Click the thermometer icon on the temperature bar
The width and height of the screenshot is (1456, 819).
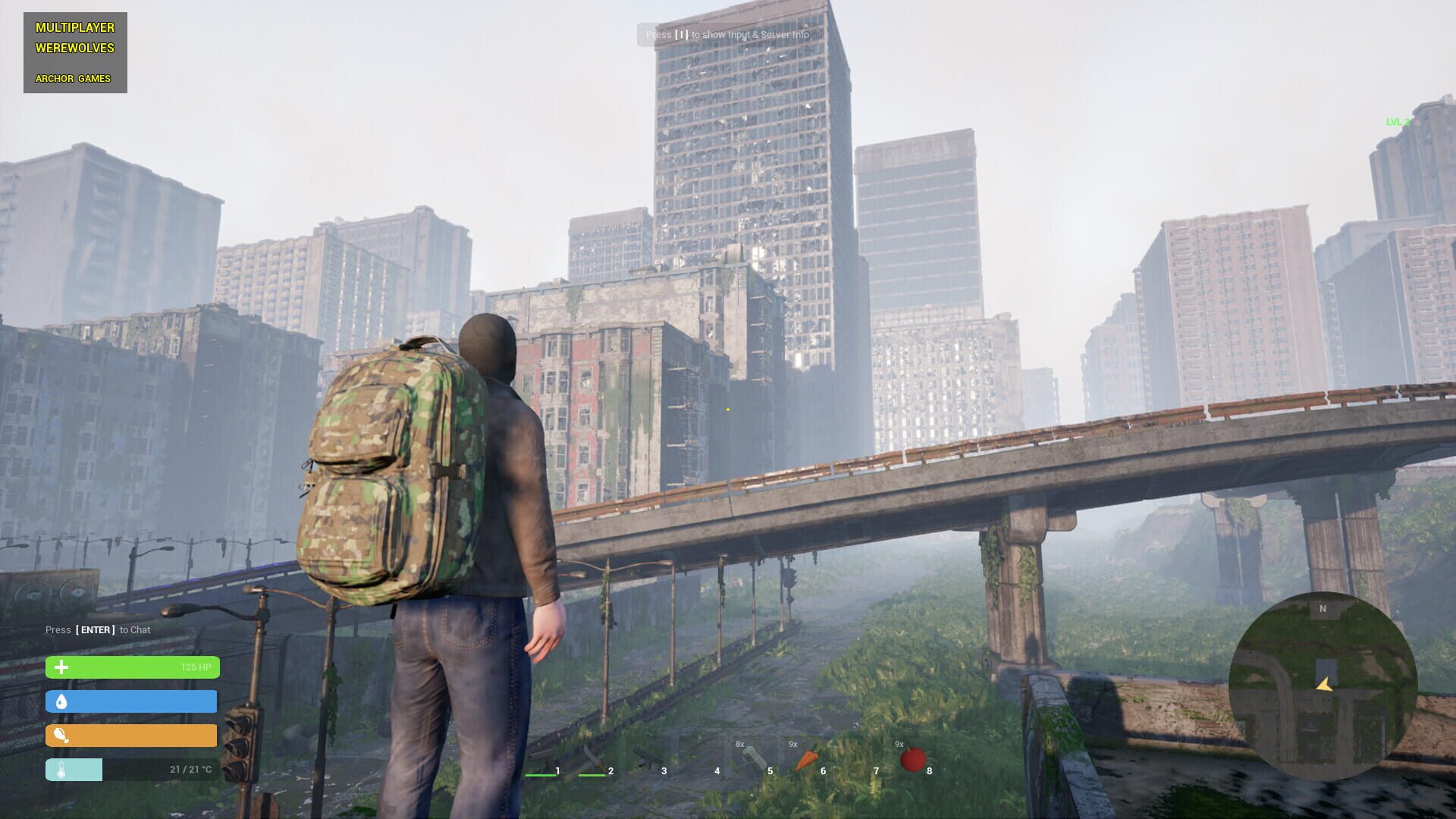pos(62,769)
